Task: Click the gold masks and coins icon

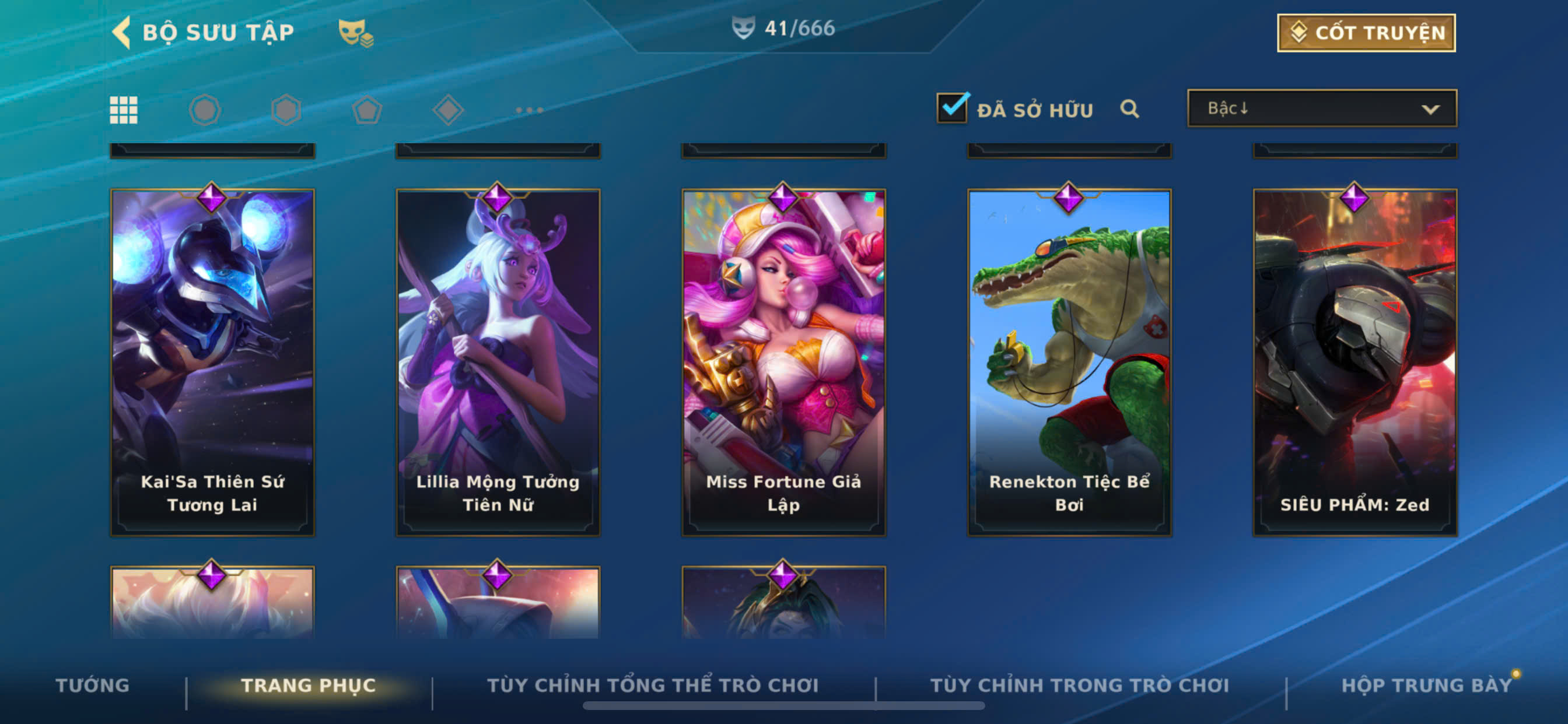Action: tap(355, 33)
